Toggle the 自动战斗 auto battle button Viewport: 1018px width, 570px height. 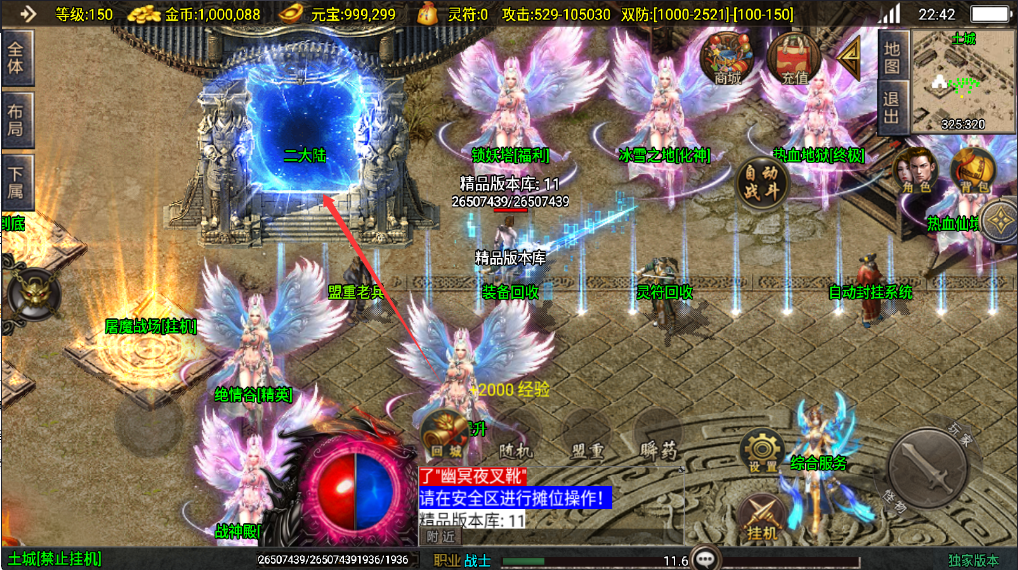point(762,183)
